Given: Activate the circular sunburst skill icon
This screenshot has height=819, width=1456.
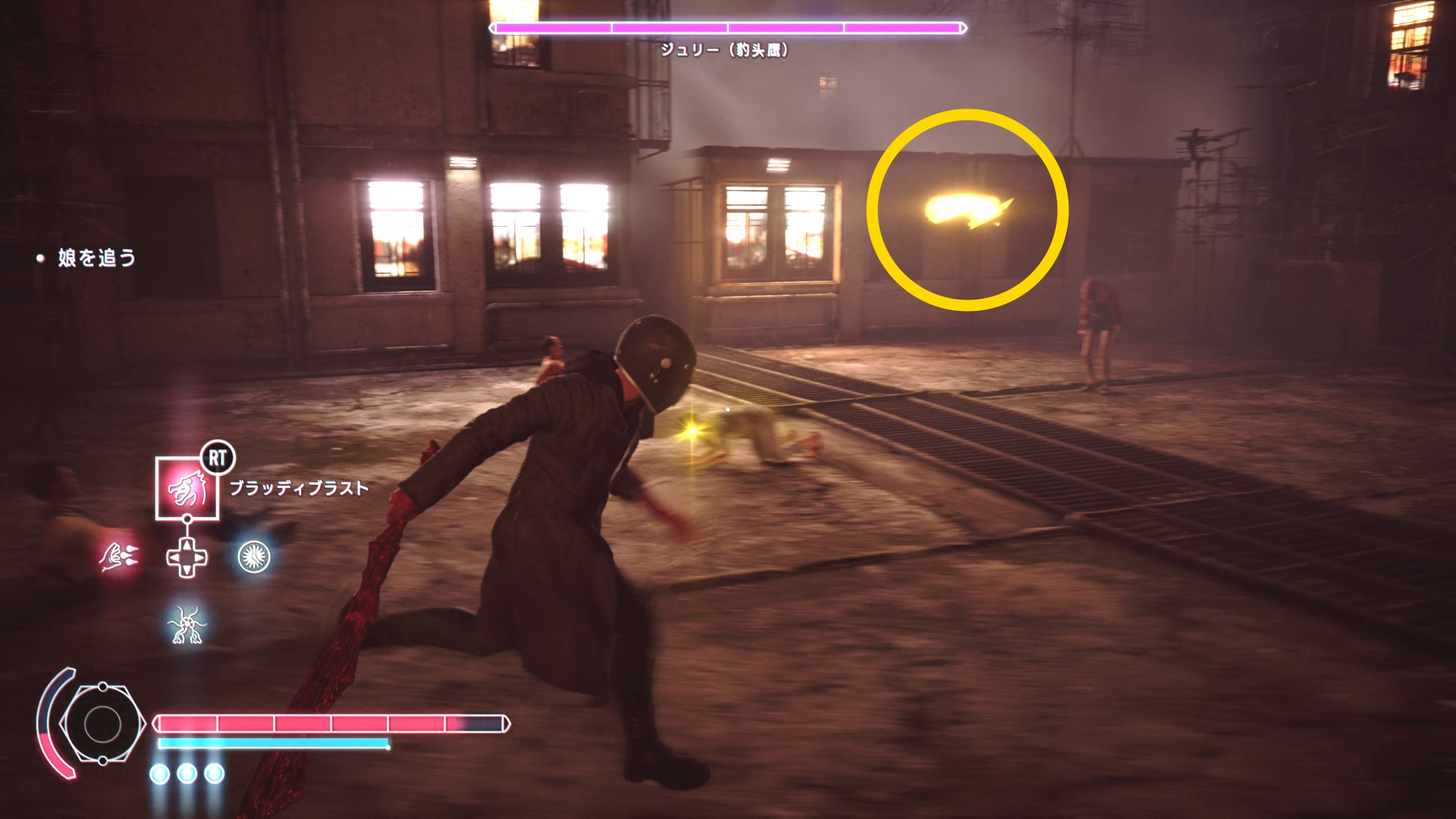Looking at the screenshot, I should (x=254, y=557).
